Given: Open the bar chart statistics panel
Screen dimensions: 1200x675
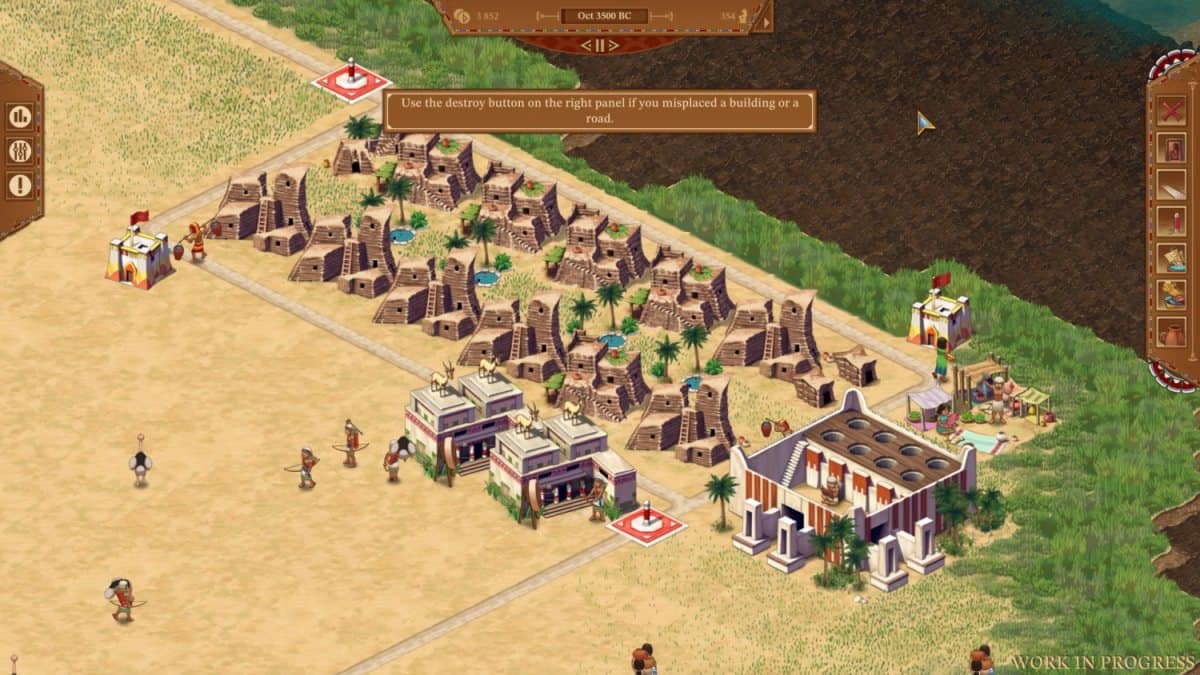Looking at the screenshot, I should click(20, 116).
